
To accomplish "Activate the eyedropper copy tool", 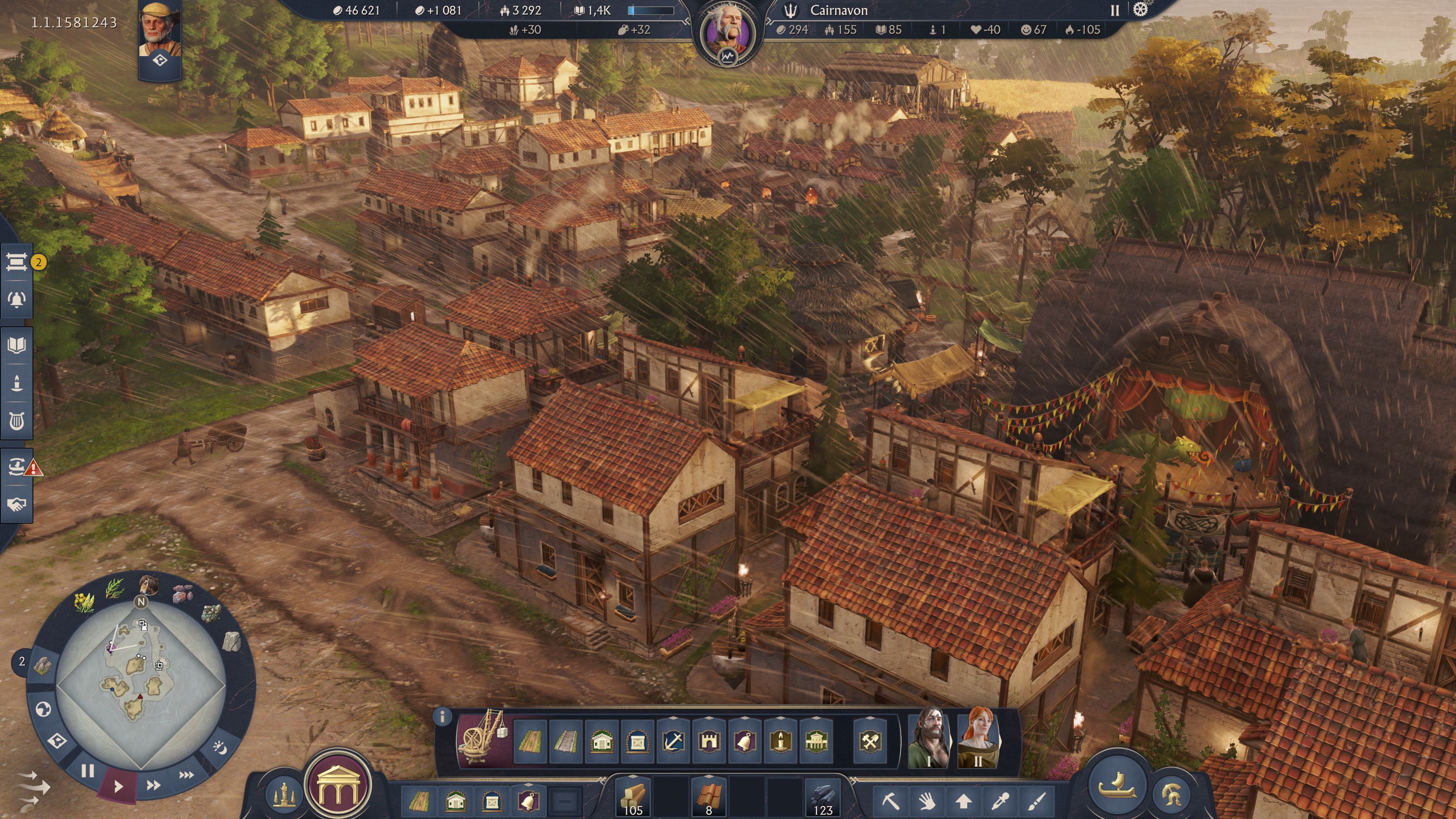I will point(1001,800).
